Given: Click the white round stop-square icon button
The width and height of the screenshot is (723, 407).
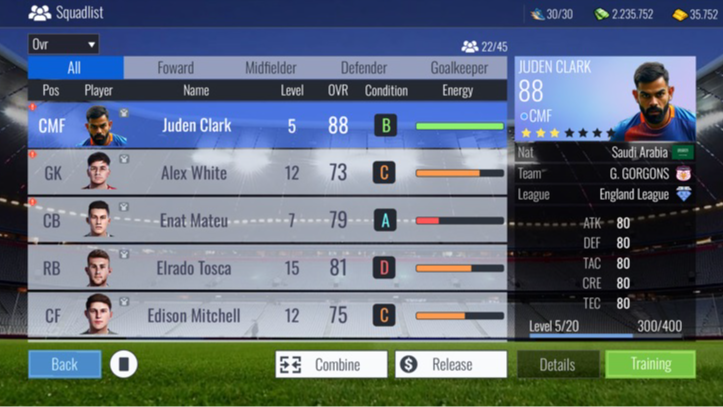Looking at the screenshot, I should point(123,364).
